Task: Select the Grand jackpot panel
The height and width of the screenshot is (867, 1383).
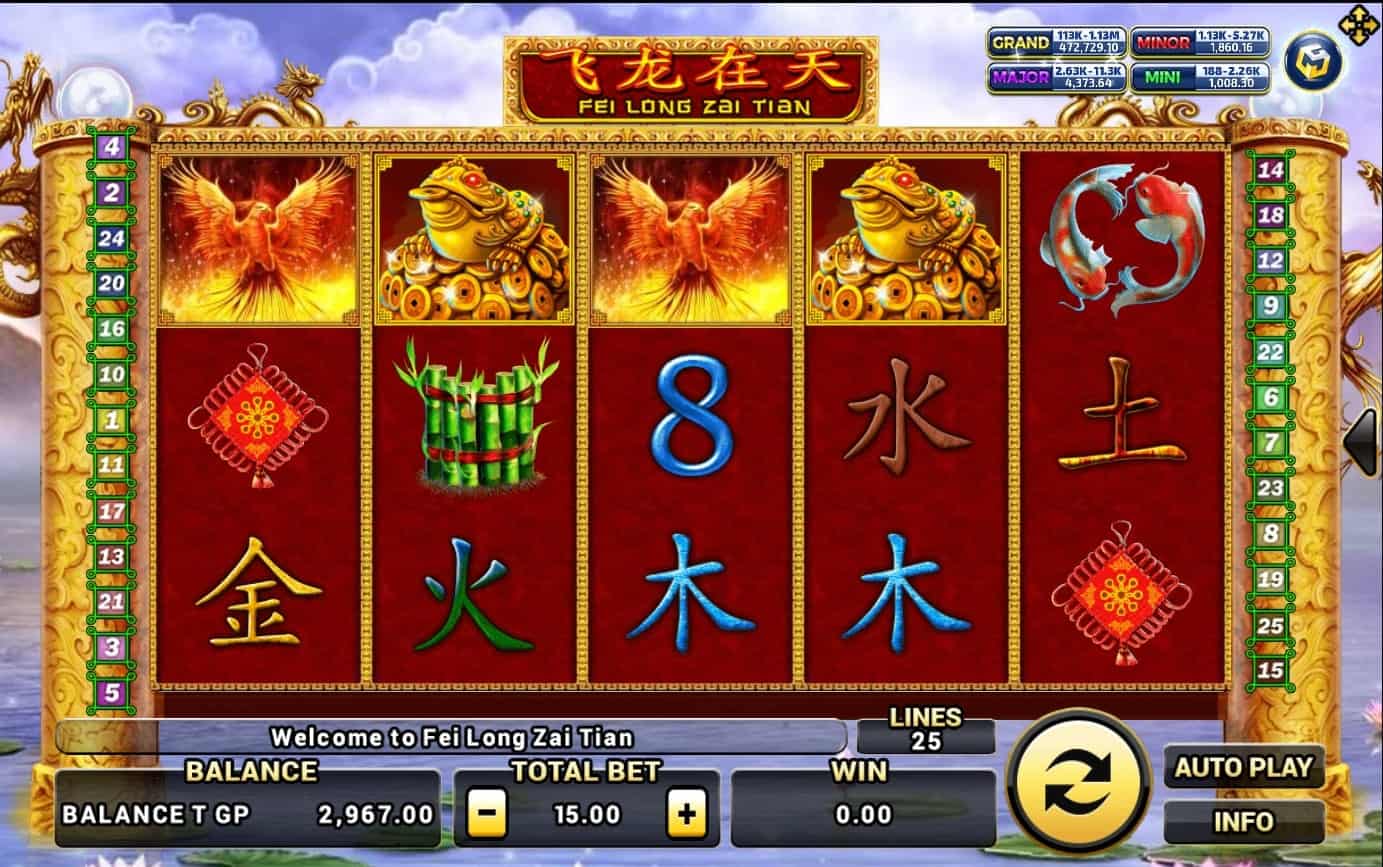Action: (1057, 43)
